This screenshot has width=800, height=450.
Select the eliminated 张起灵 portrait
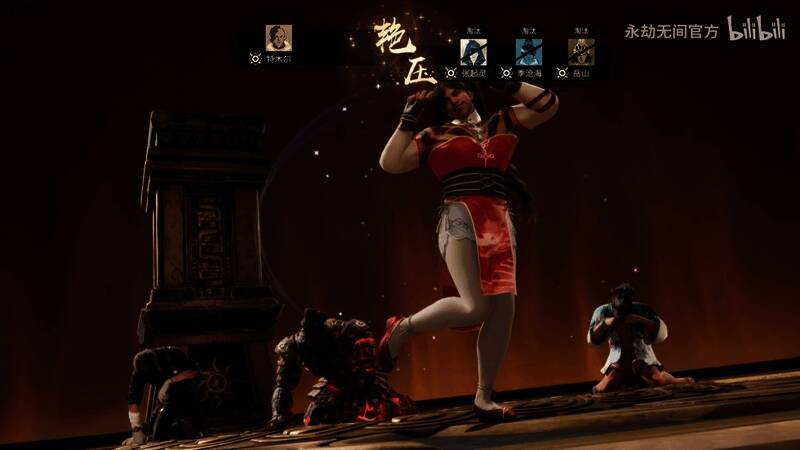(472, 51)
